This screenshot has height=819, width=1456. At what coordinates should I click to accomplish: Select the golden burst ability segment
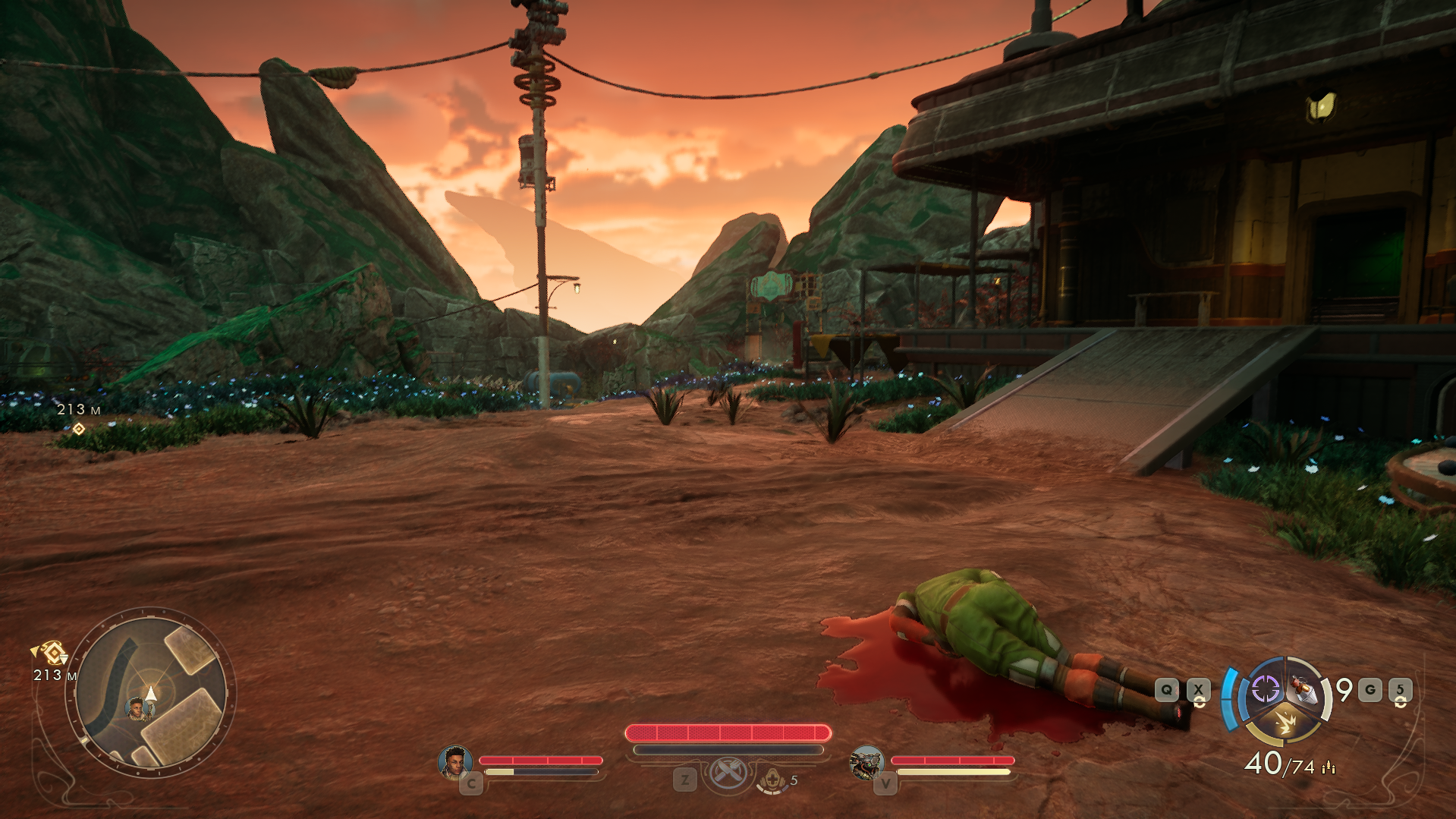click(x=1284, y=723)
